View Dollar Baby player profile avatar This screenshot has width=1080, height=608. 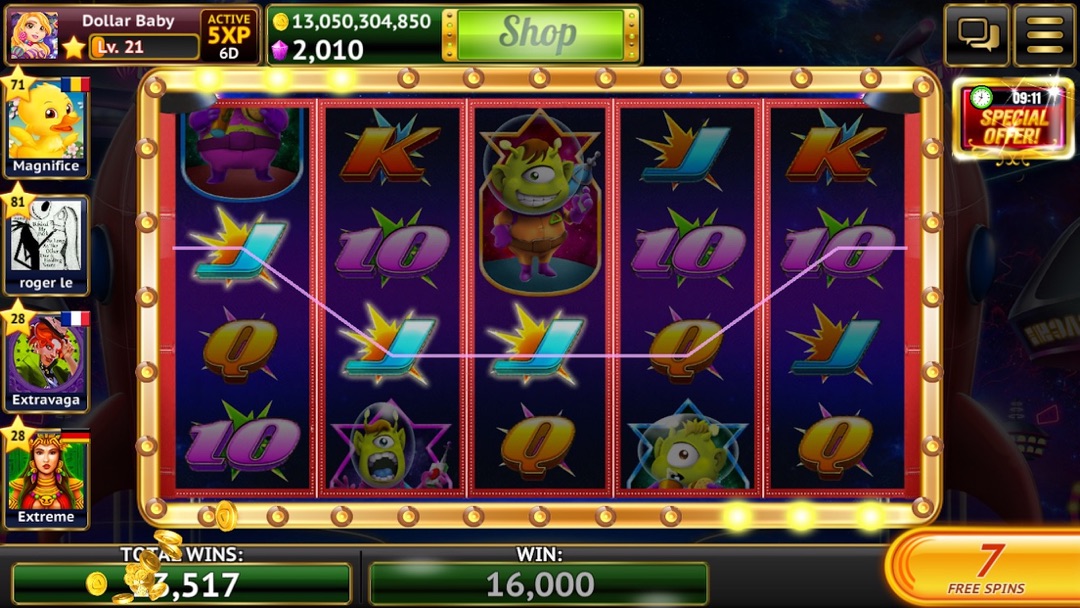tap(32, 35)
